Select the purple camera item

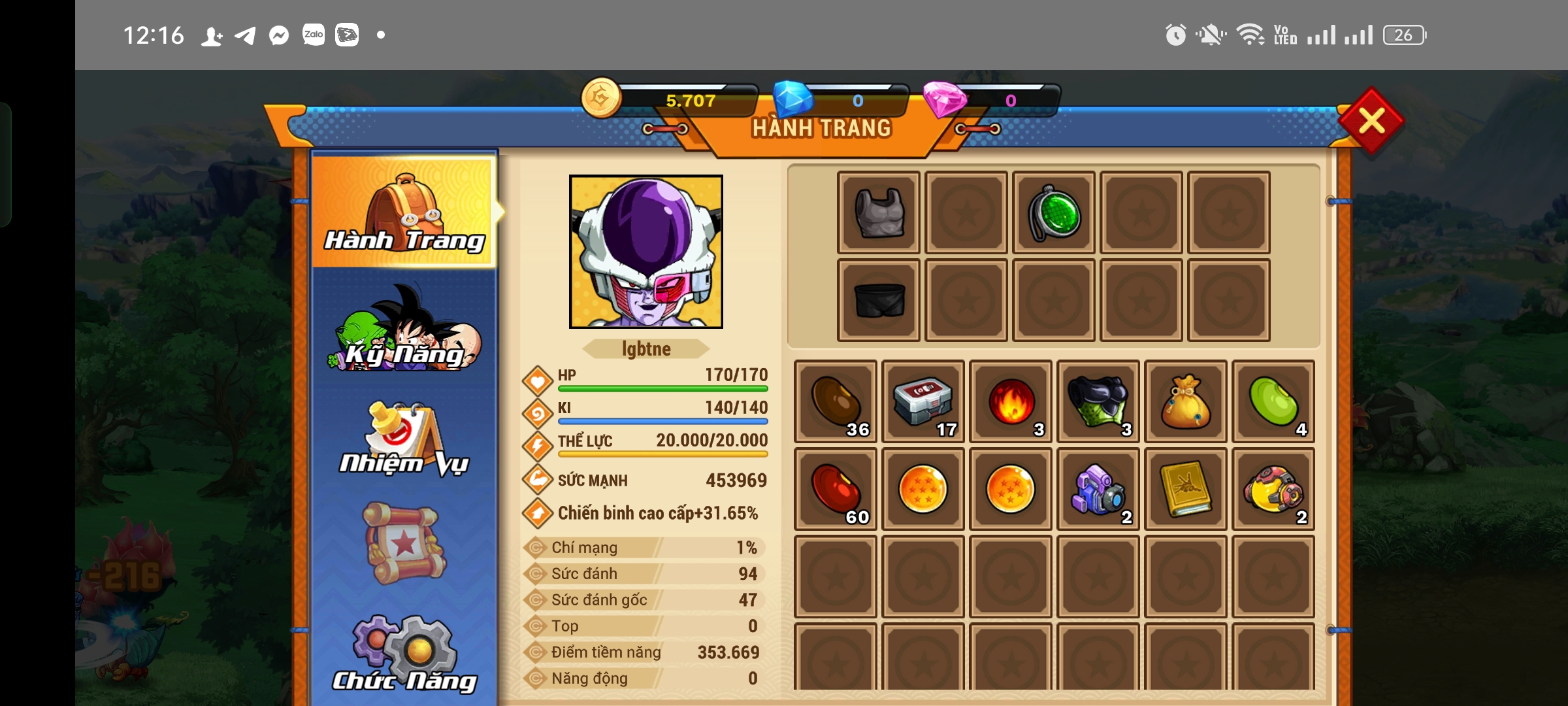coord(1098,489)
